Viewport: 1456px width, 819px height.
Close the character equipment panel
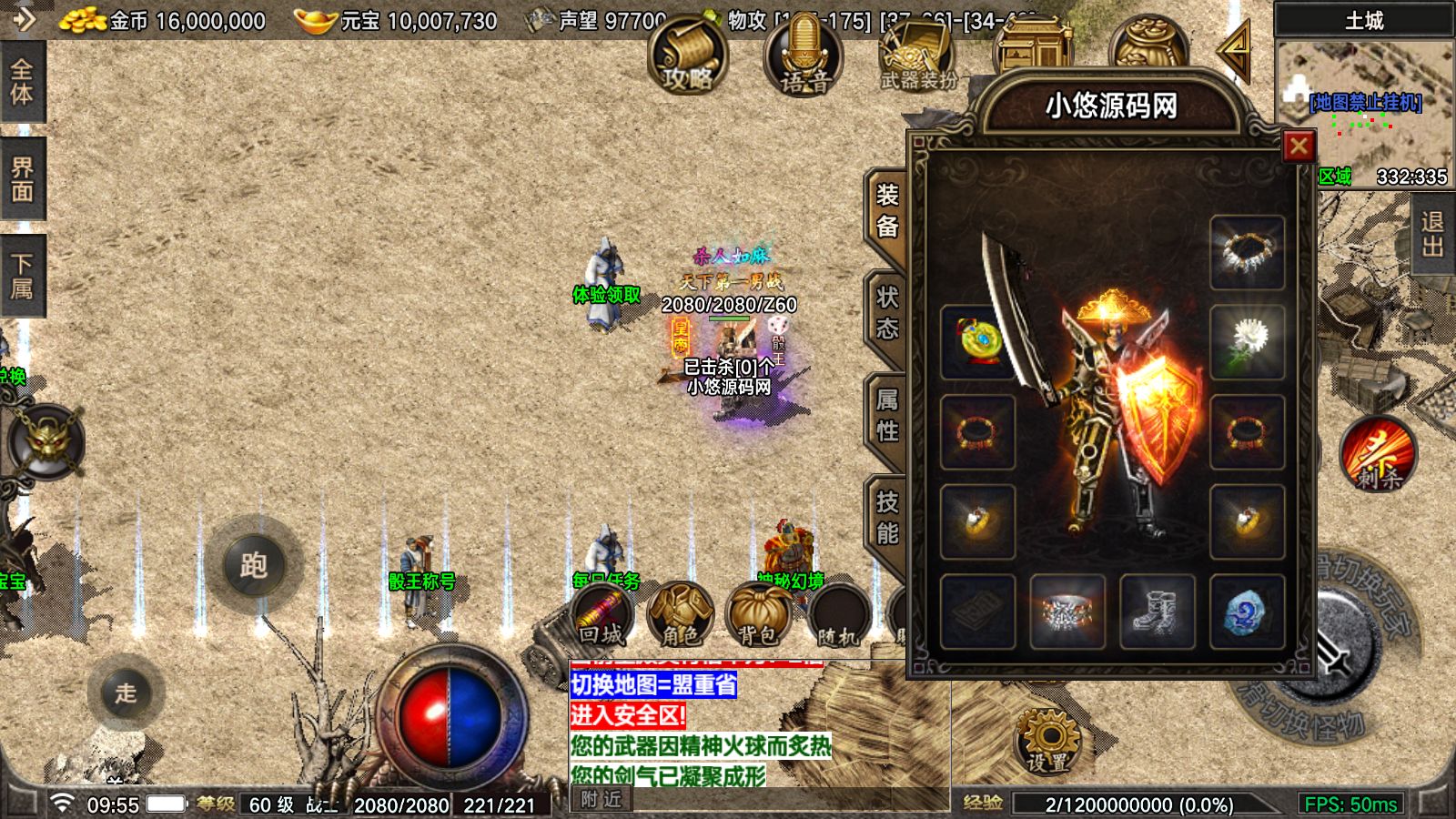coord(1299,146)
